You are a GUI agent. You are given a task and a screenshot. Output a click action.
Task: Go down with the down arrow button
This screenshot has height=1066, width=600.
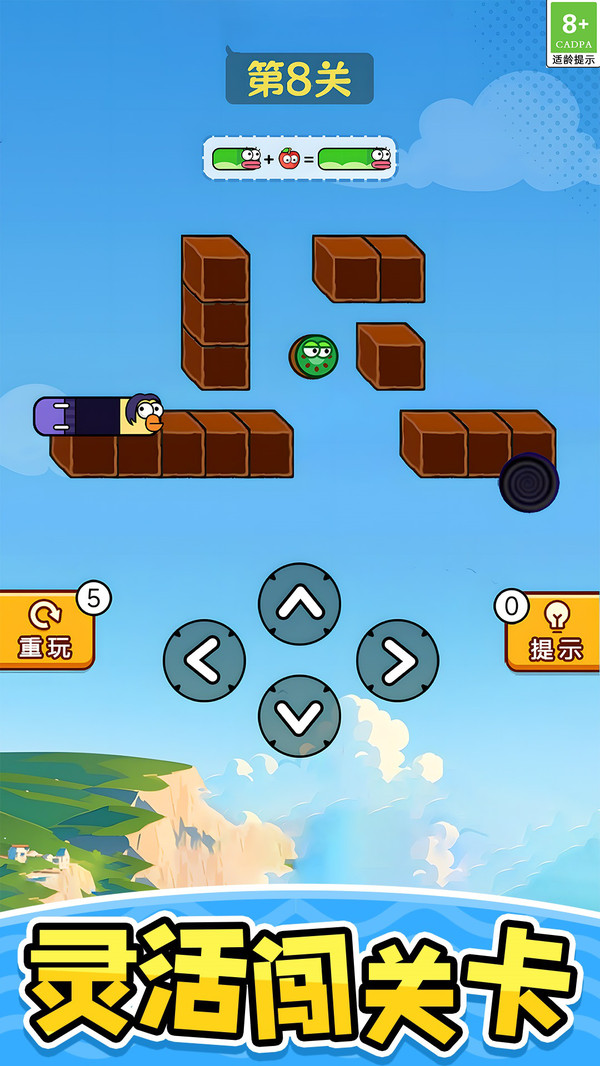click(299, 715)
